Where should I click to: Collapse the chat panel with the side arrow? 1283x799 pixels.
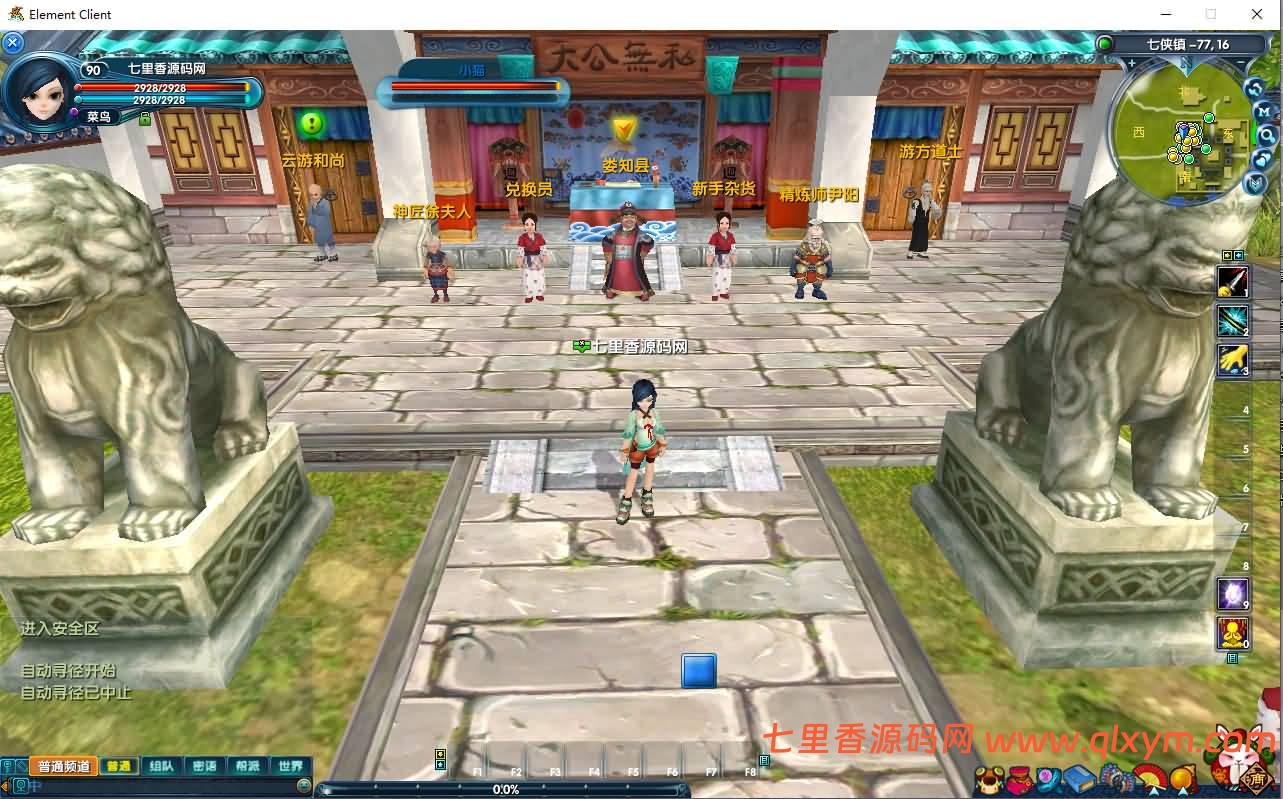pos(4,785)
